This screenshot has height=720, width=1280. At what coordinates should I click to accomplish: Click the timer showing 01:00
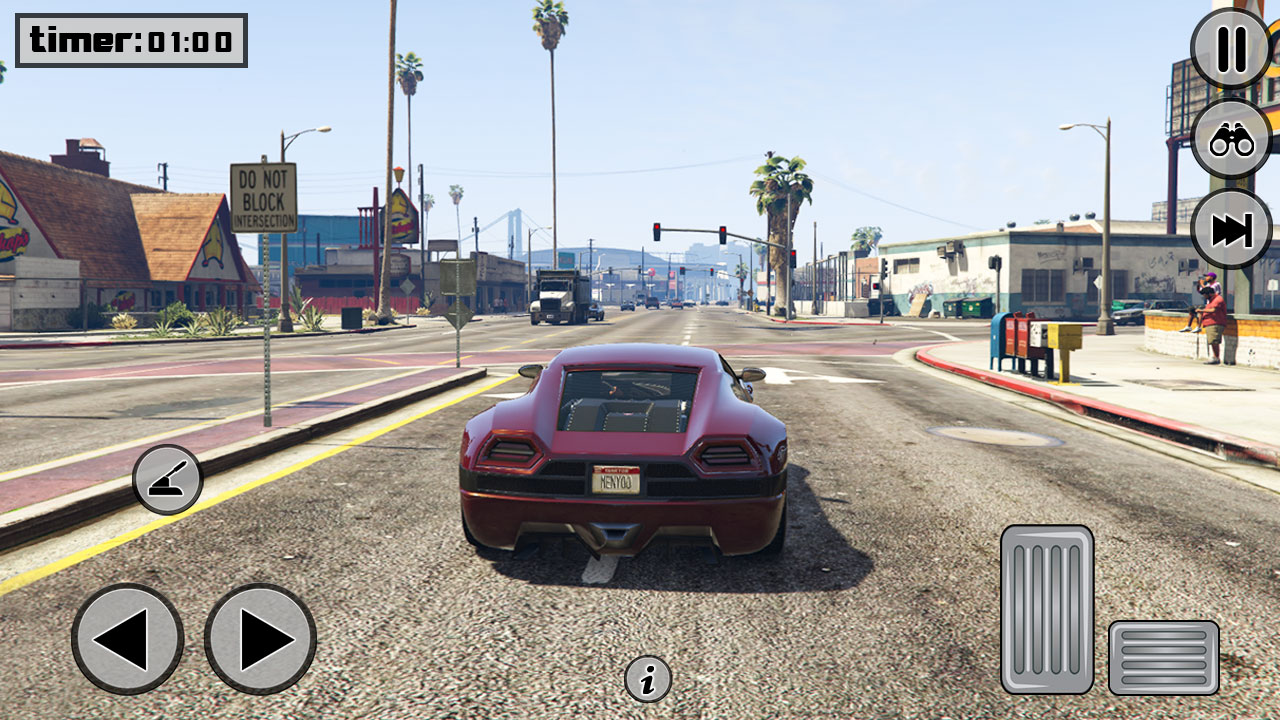click(130, 41)
